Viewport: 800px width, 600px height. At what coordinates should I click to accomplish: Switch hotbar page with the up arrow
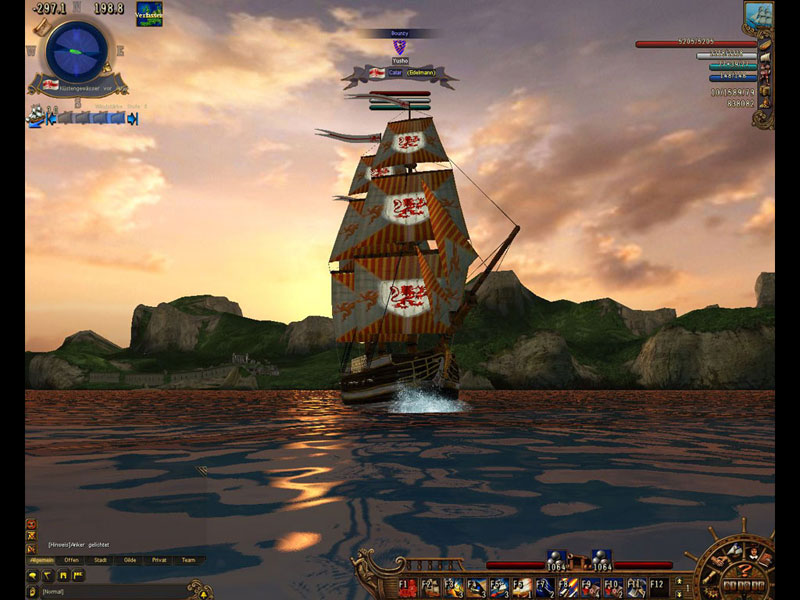[678, 580]
